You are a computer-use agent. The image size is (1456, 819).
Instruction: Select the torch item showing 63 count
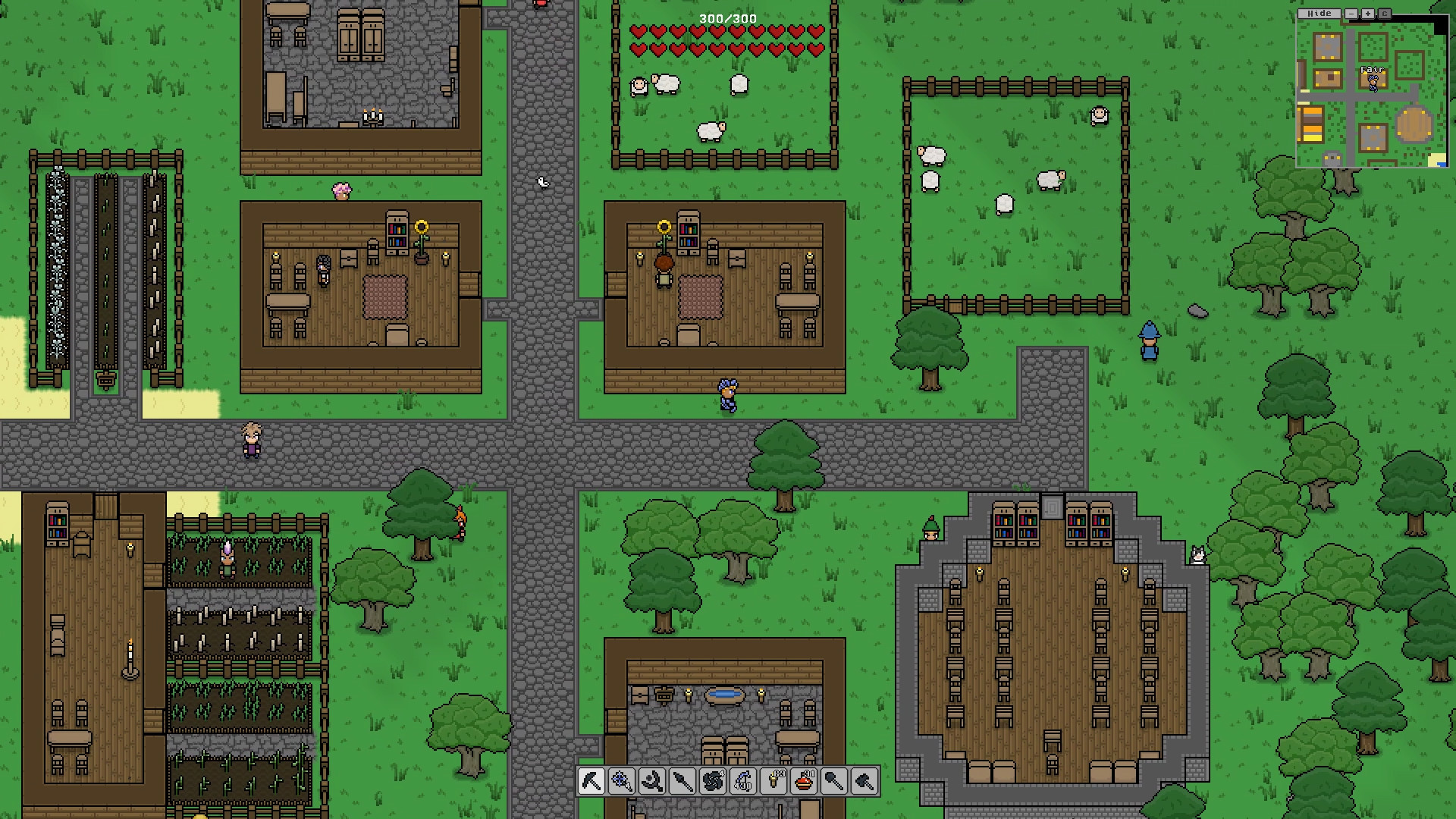tap(774, 782)
